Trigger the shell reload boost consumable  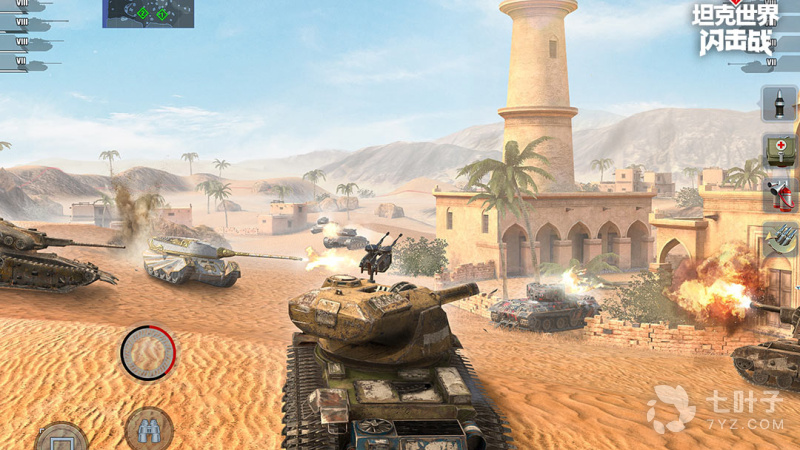coord(779,238)
